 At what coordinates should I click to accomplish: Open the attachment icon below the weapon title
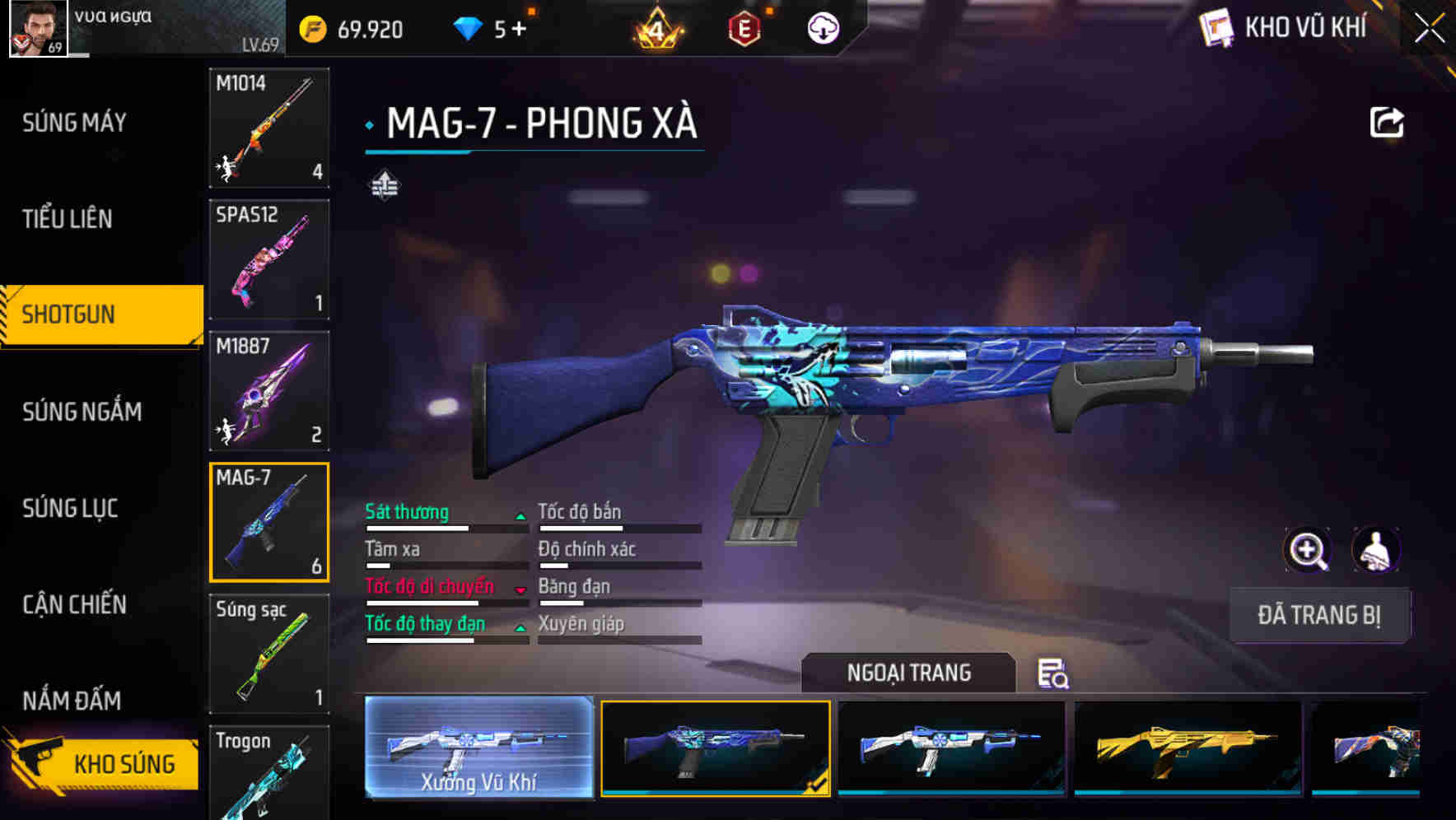385,186
